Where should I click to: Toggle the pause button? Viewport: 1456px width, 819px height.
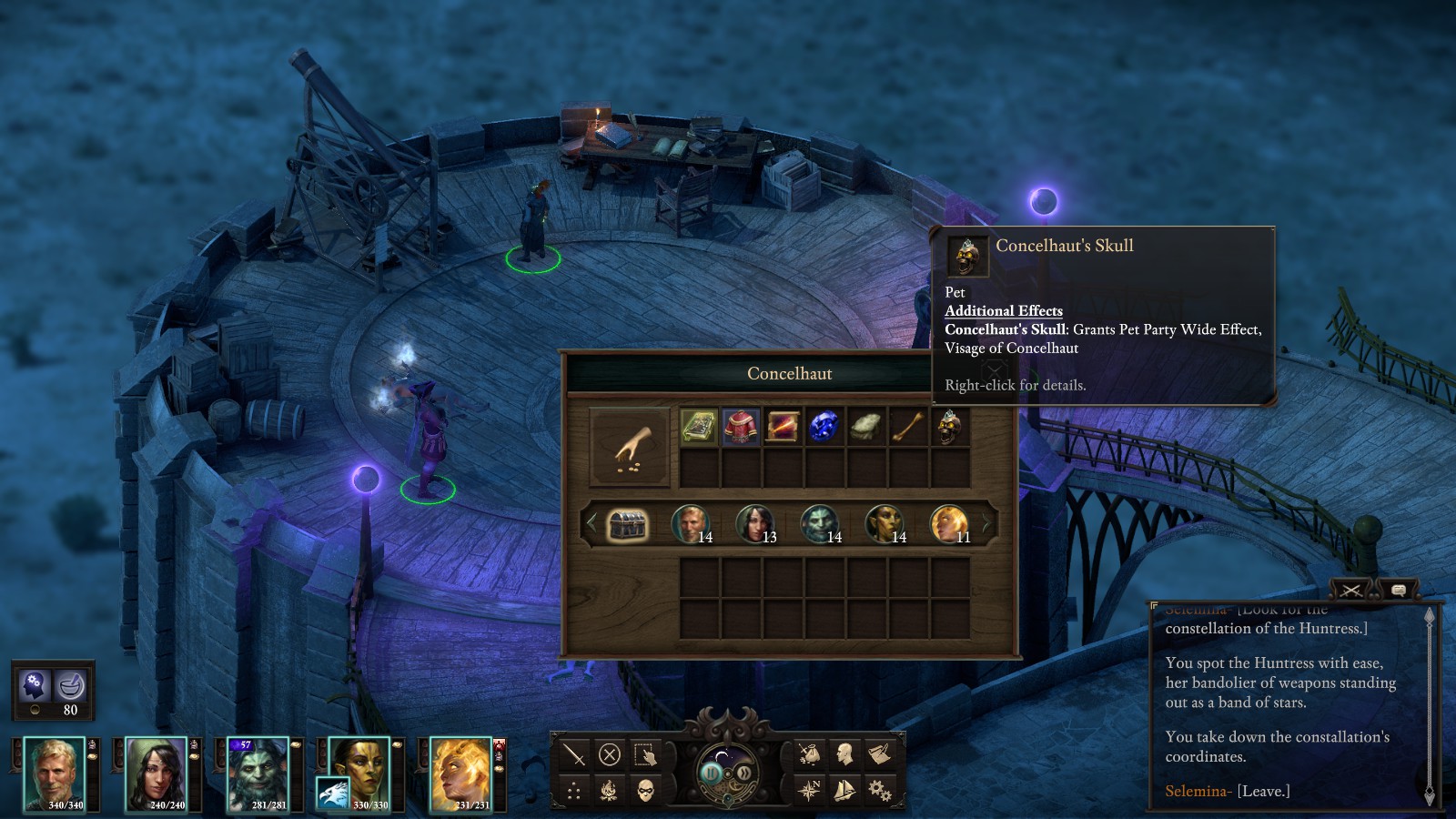click(712, 773)
